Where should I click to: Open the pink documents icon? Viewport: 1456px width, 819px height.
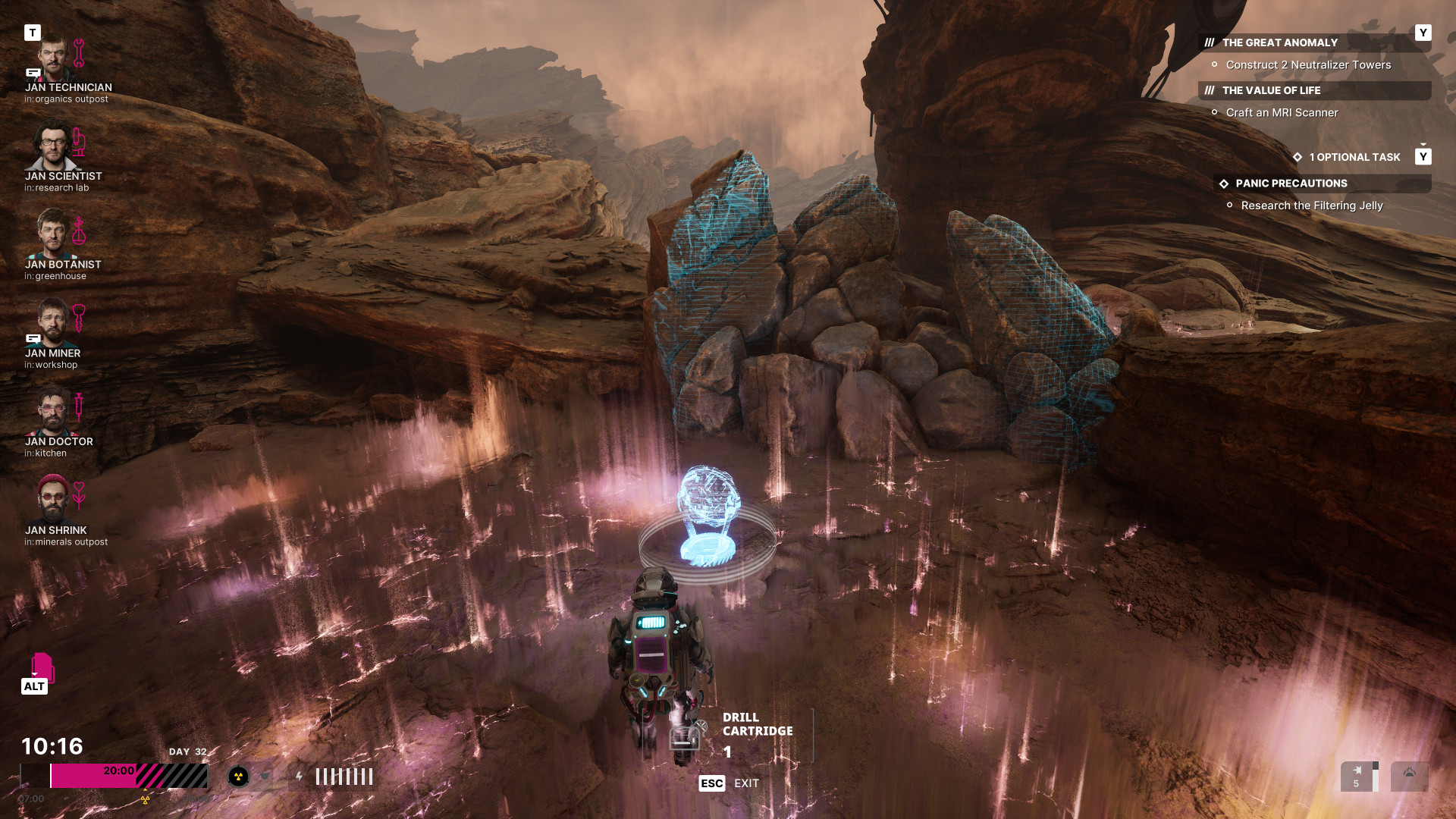coord(42,667)
